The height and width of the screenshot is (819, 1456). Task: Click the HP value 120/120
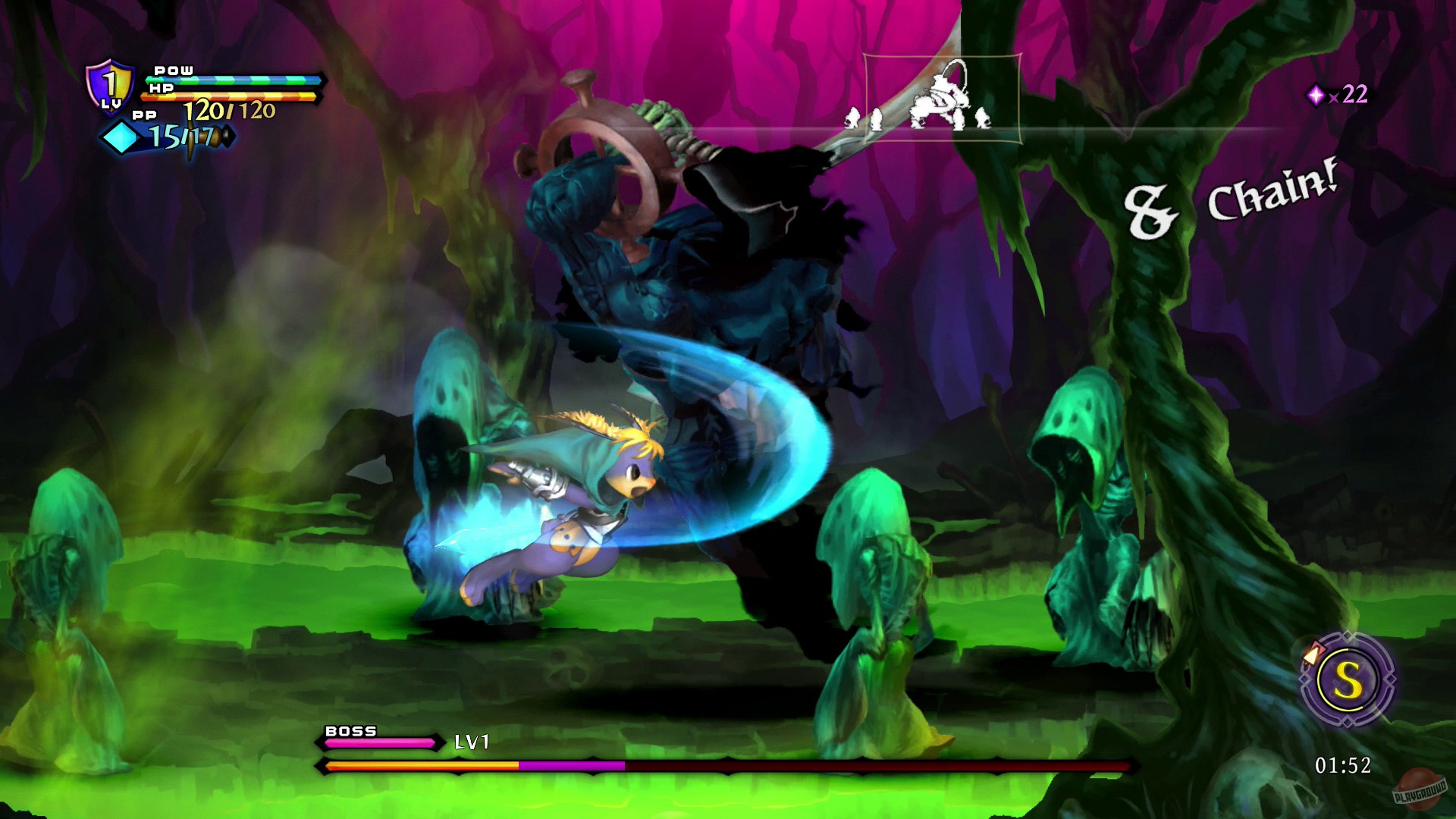[x=229, y=110]
